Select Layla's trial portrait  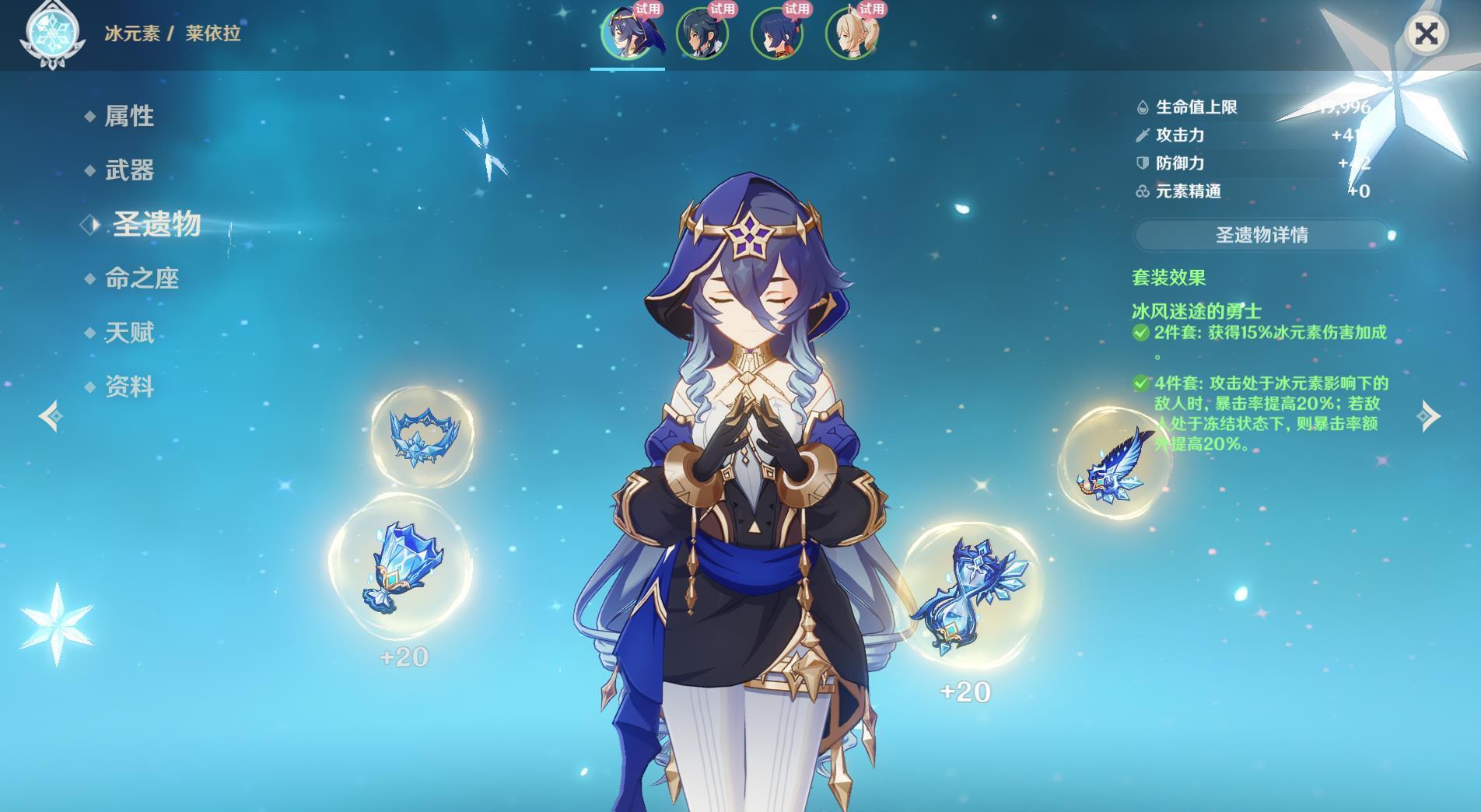[x=628, y=33]
